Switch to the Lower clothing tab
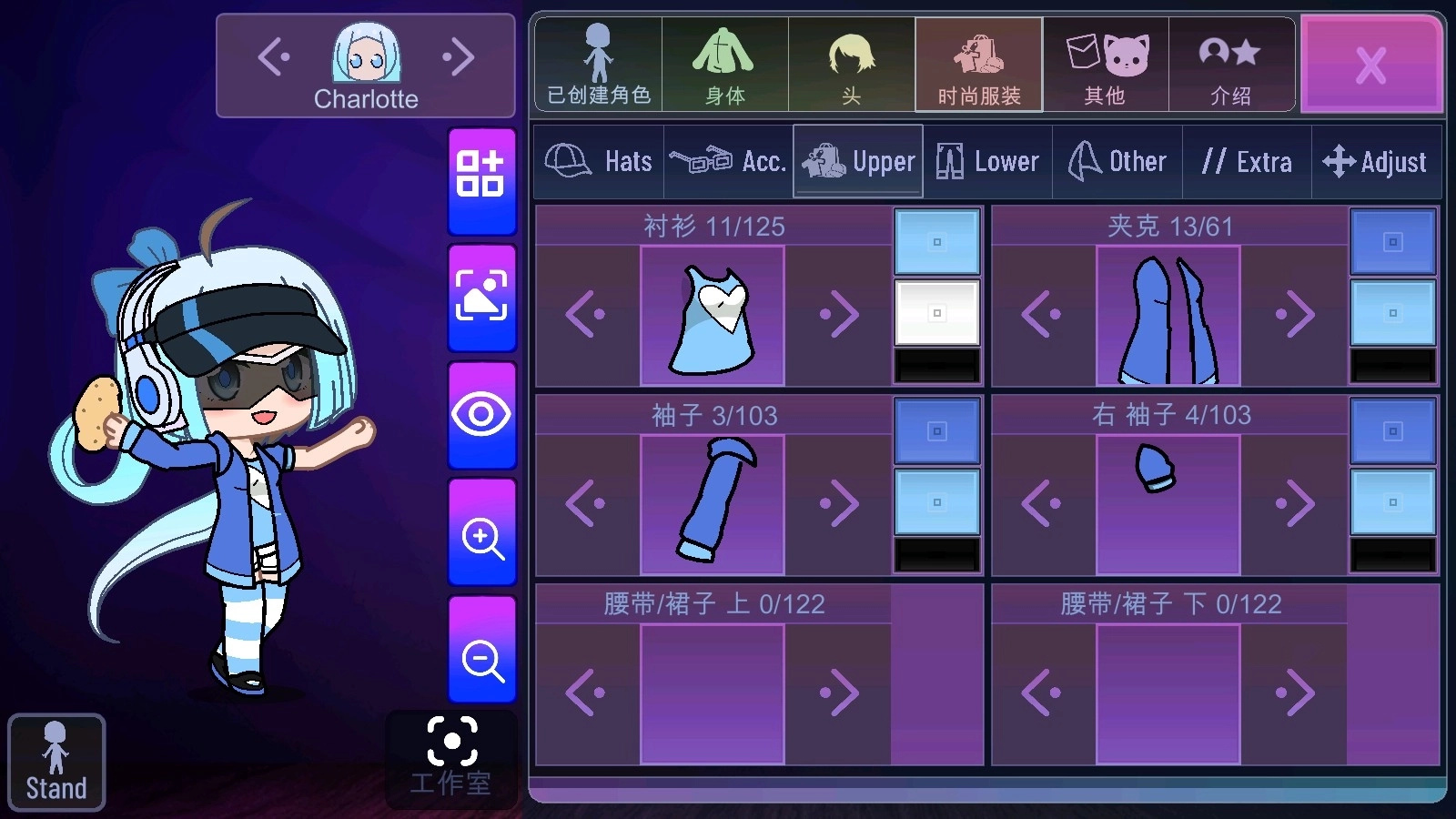This screenshot has width=1456, height=819. coord(987,161)
